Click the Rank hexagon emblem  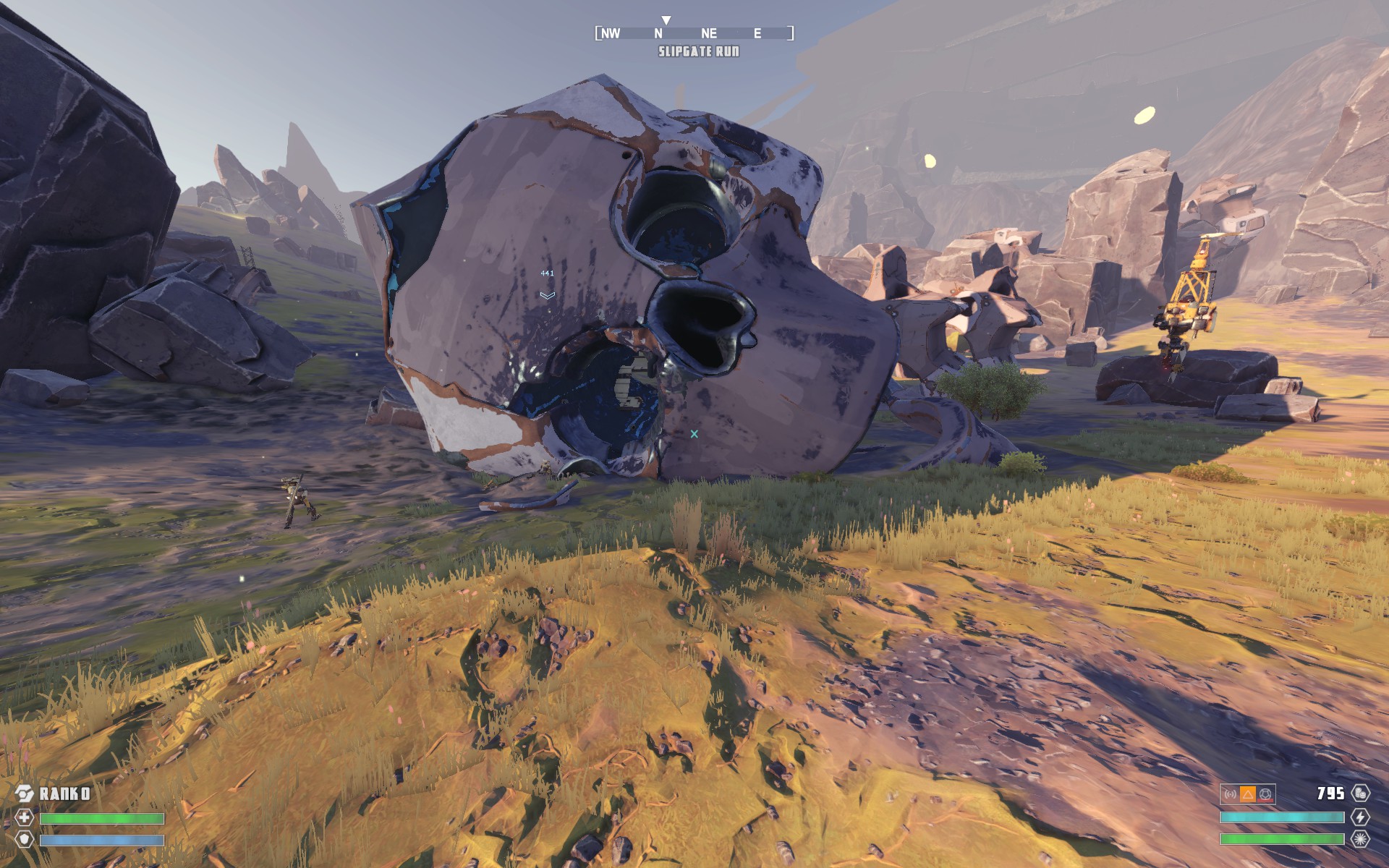(24, 793)
